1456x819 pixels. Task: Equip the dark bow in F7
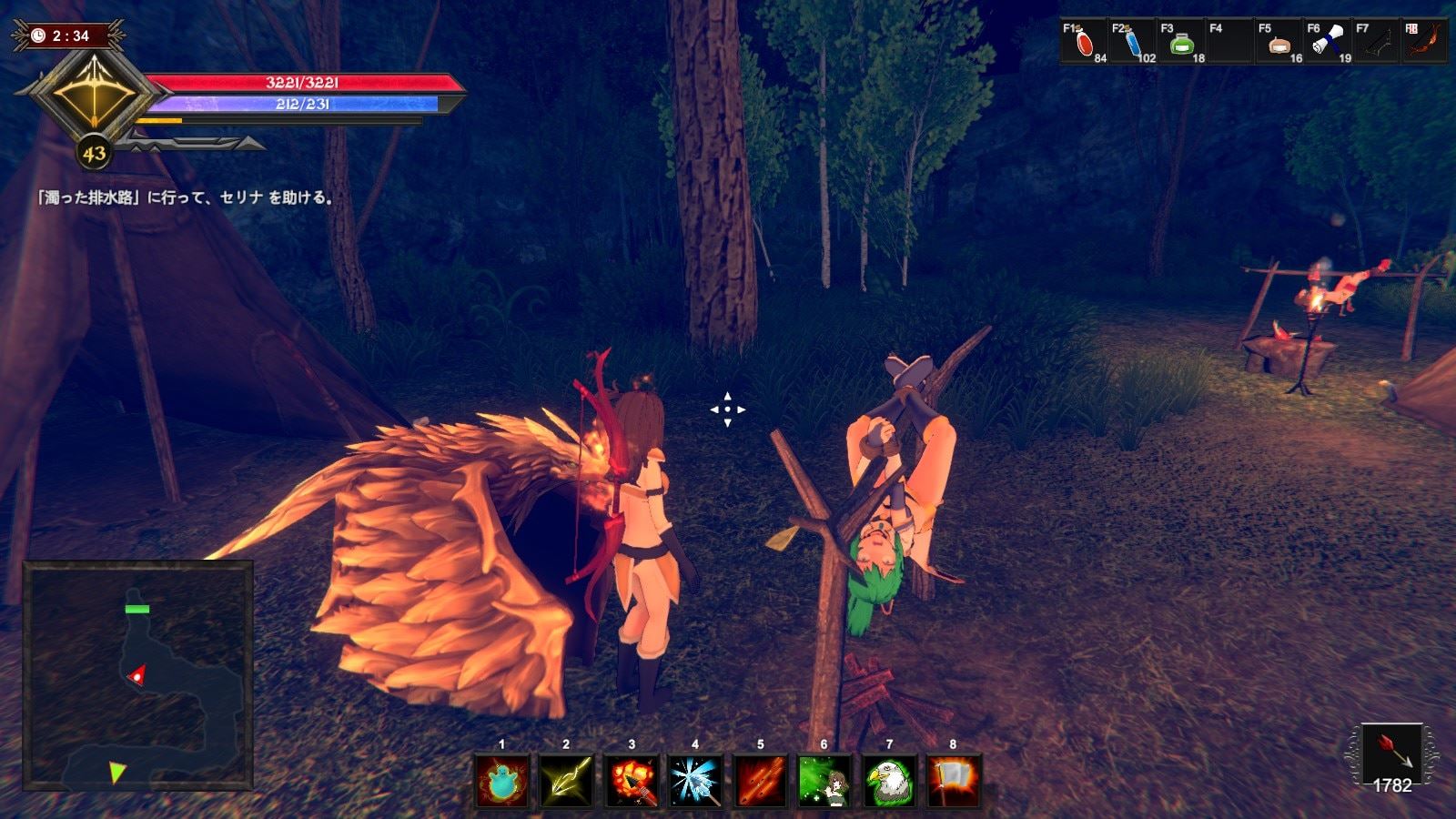1378,42
